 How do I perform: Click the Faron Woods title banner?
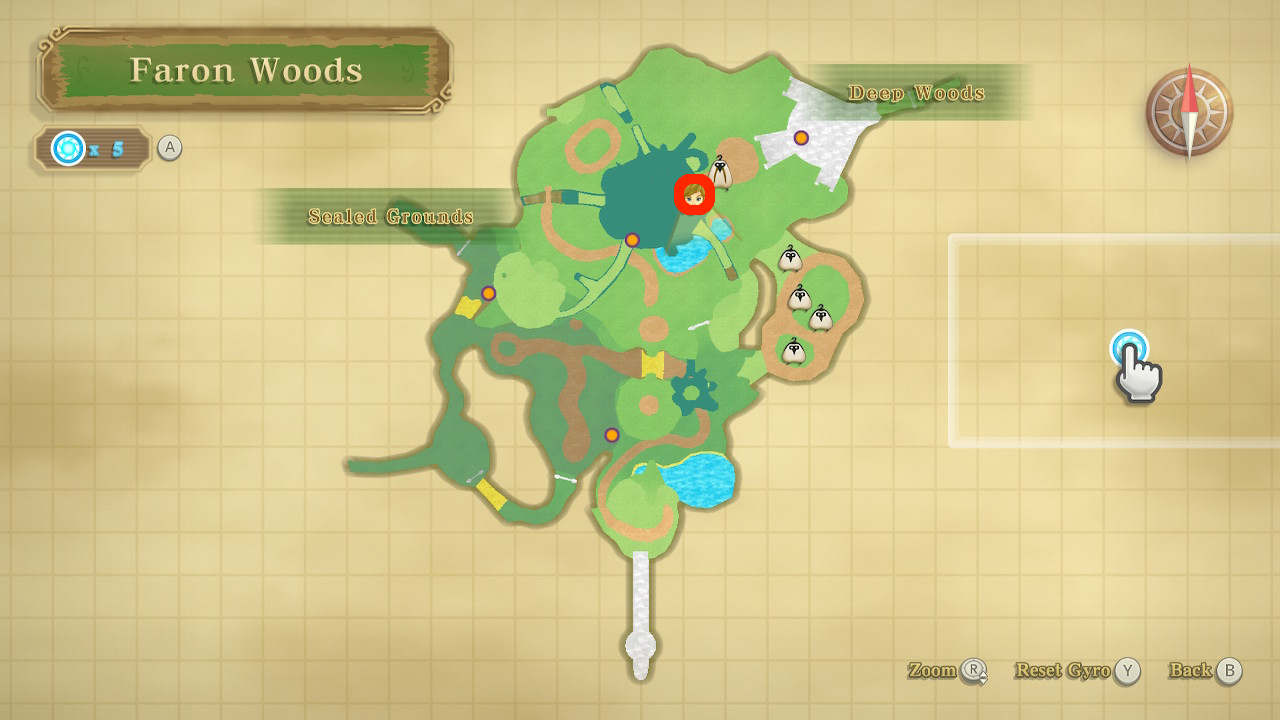coord(245,70)
